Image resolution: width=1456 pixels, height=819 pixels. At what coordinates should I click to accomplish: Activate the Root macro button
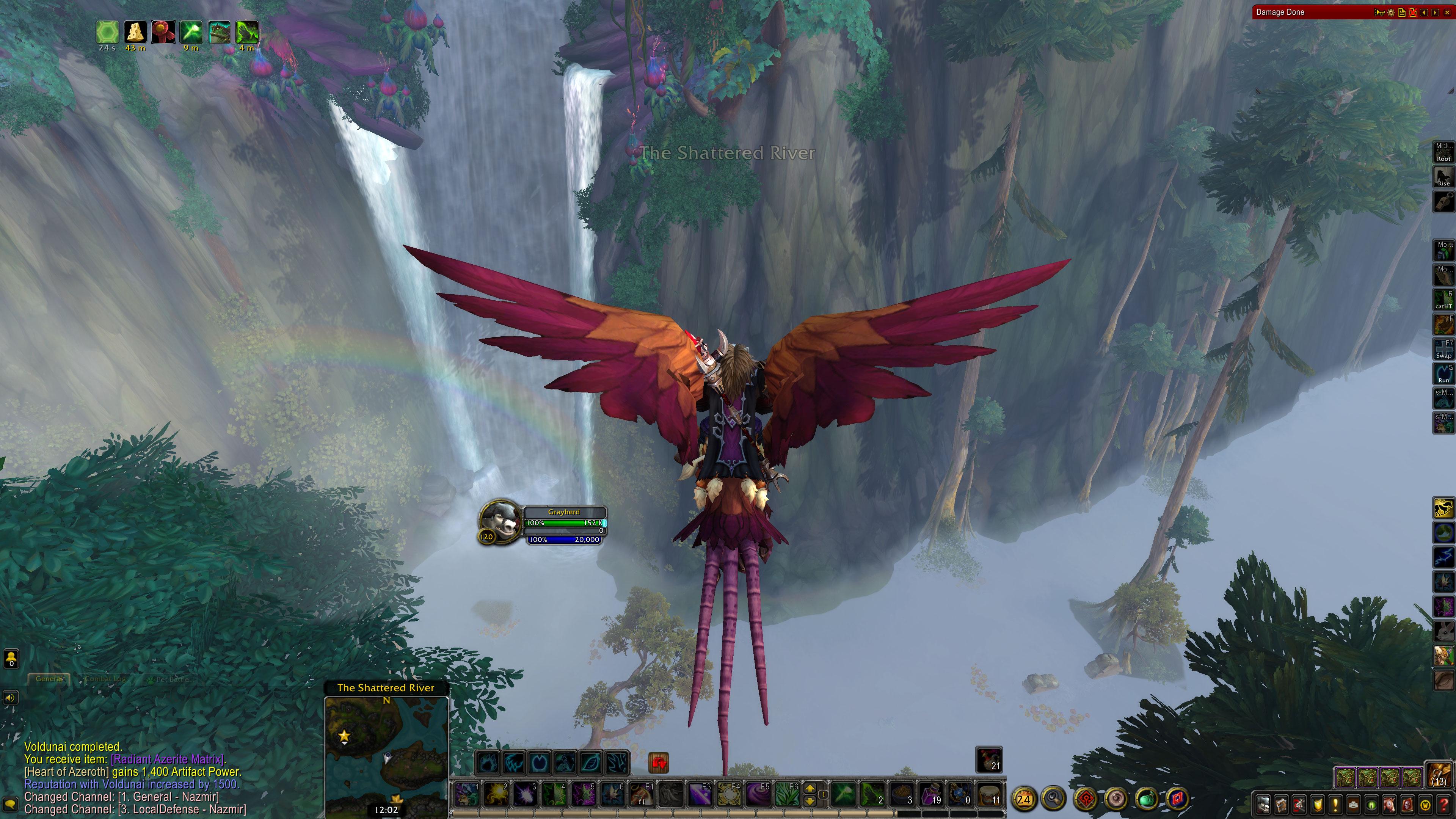tap(1443, 152)
